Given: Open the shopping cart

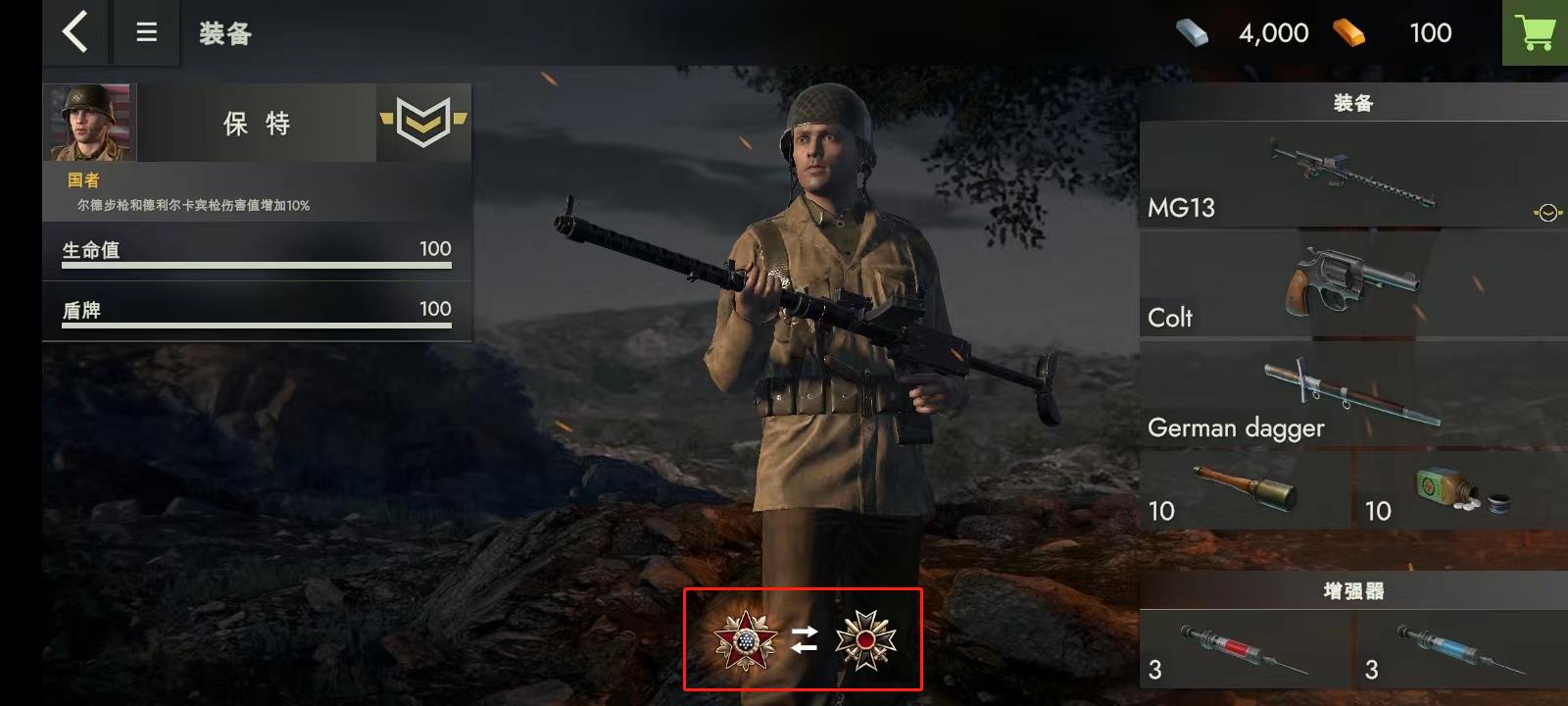Looking at the screenshot, I should click(x=1535, y=31).
